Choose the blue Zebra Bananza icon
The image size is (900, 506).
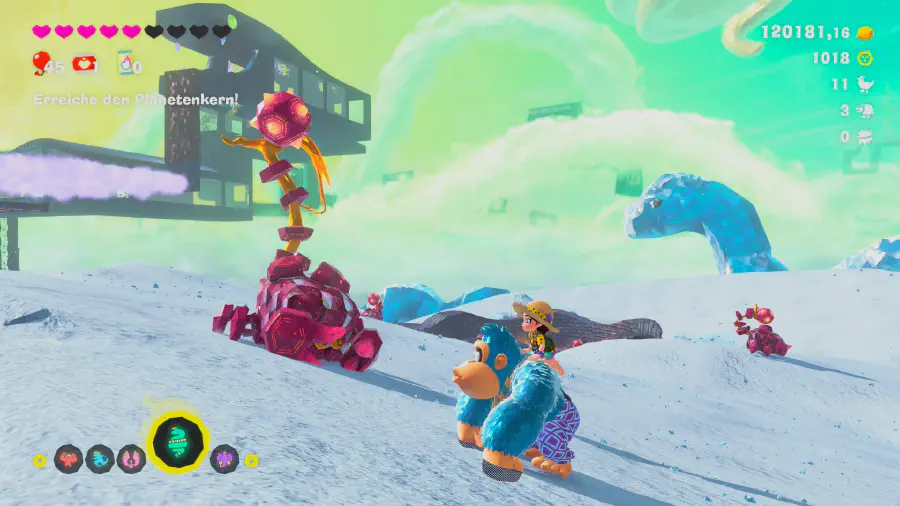(100, 459)
